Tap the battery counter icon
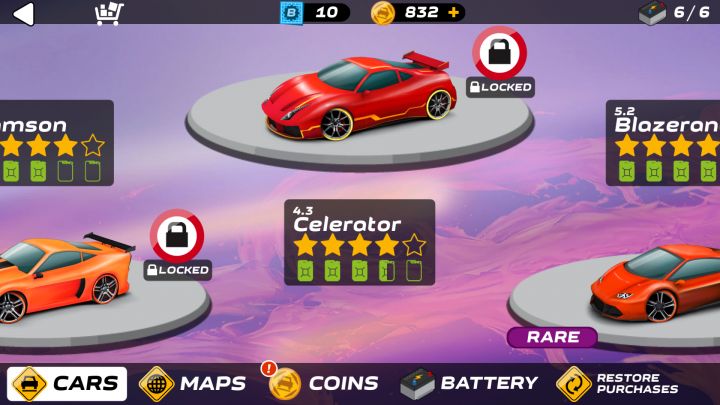The image size is (720, 405). click(652, 13)
